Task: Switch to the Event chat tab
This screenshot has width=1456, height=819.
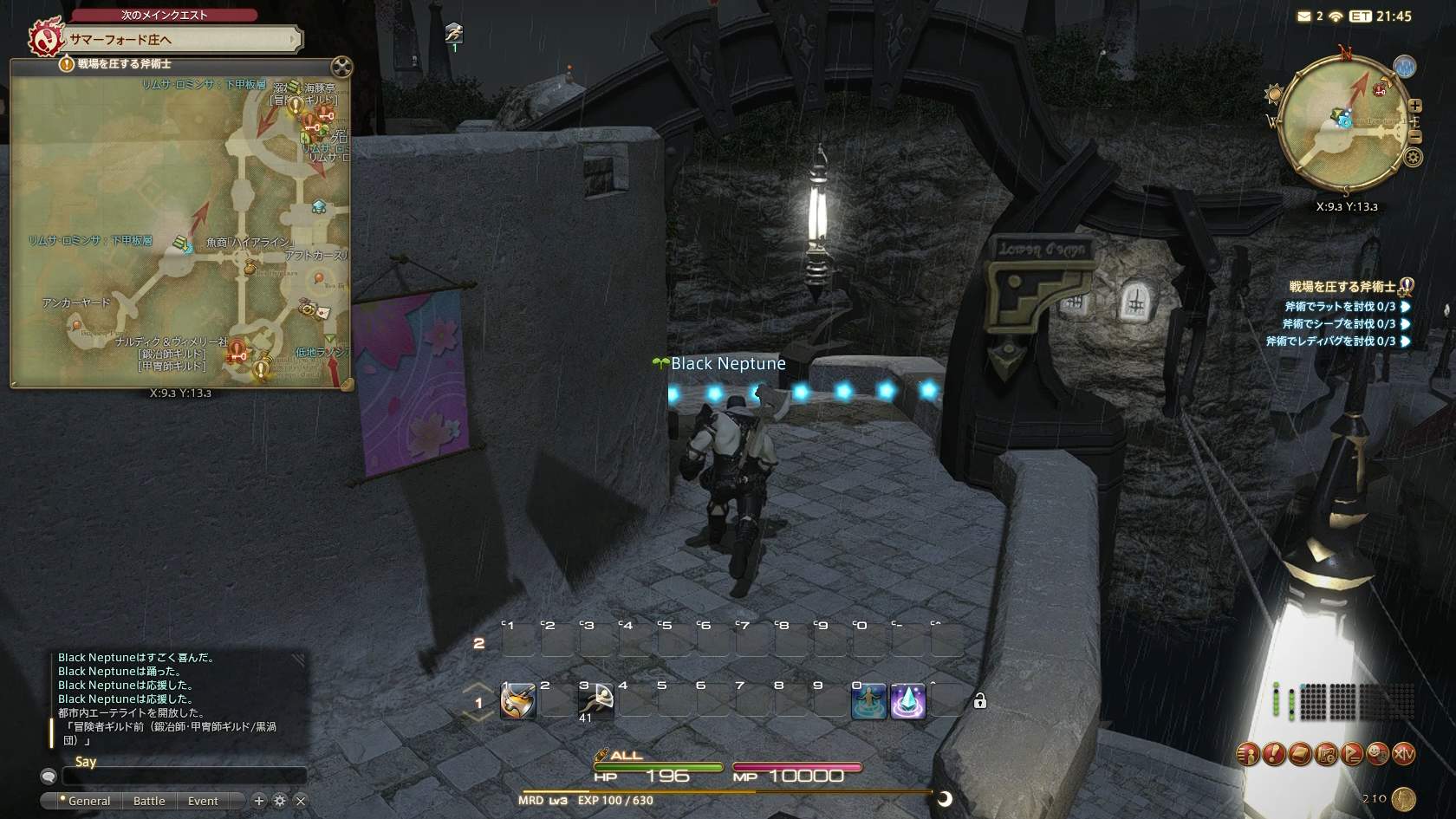Action: coord(203,801)
